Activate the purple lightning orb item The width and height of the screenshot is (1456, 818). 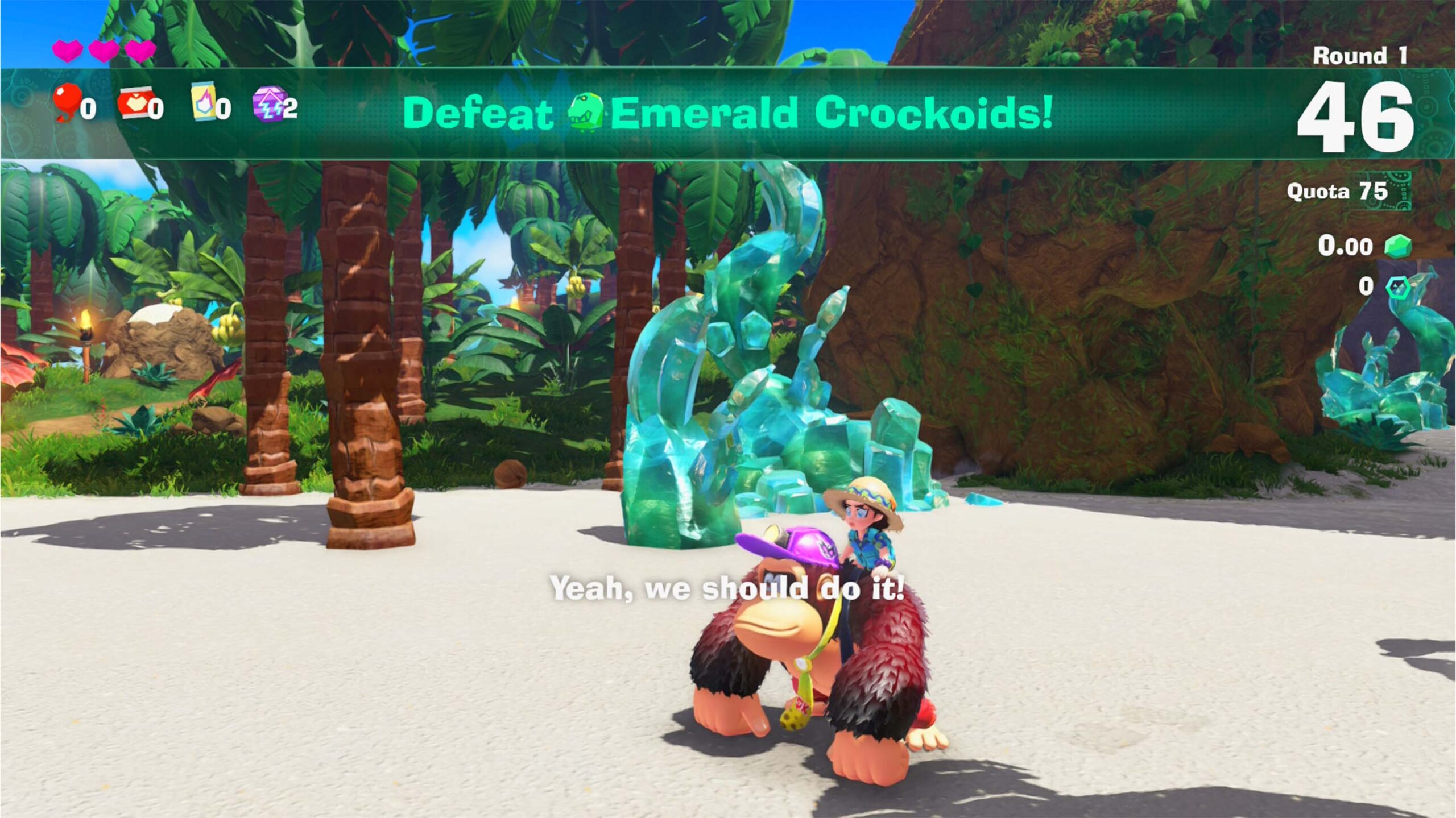click(268, 103)
